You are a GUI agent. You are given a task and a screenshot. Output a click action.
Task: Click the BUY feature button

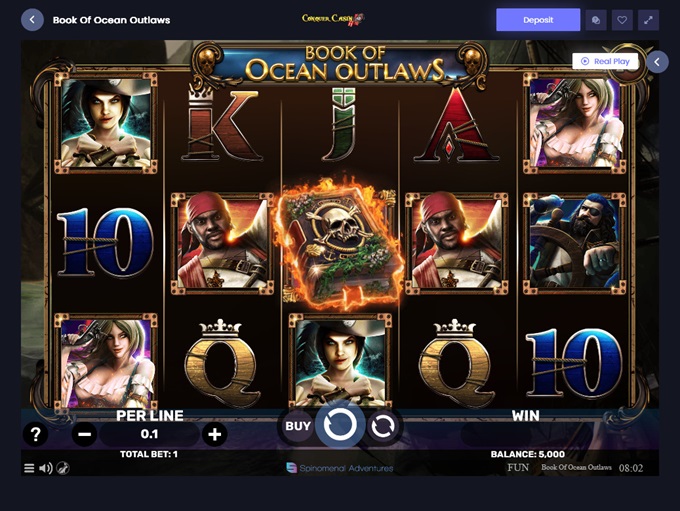(298, 426)
